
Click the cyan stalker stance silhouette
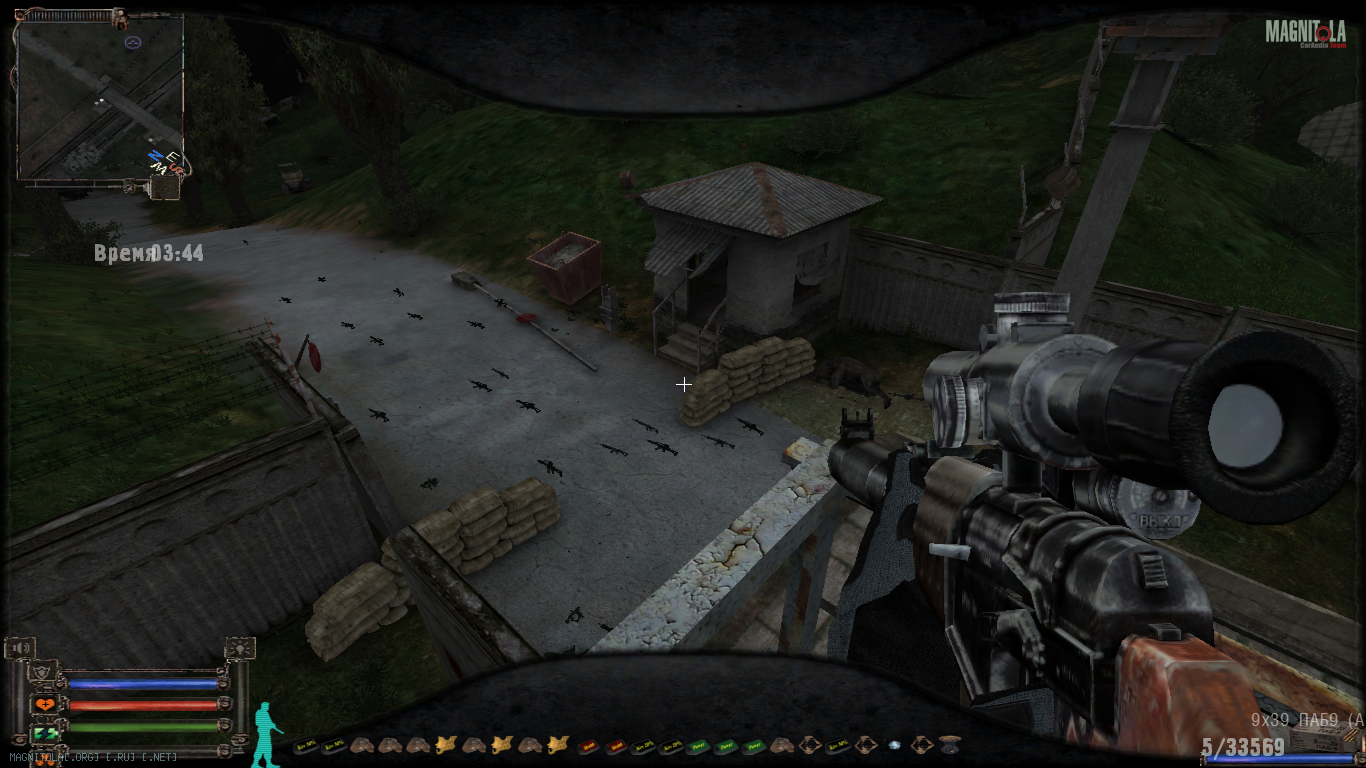point(266,734)
